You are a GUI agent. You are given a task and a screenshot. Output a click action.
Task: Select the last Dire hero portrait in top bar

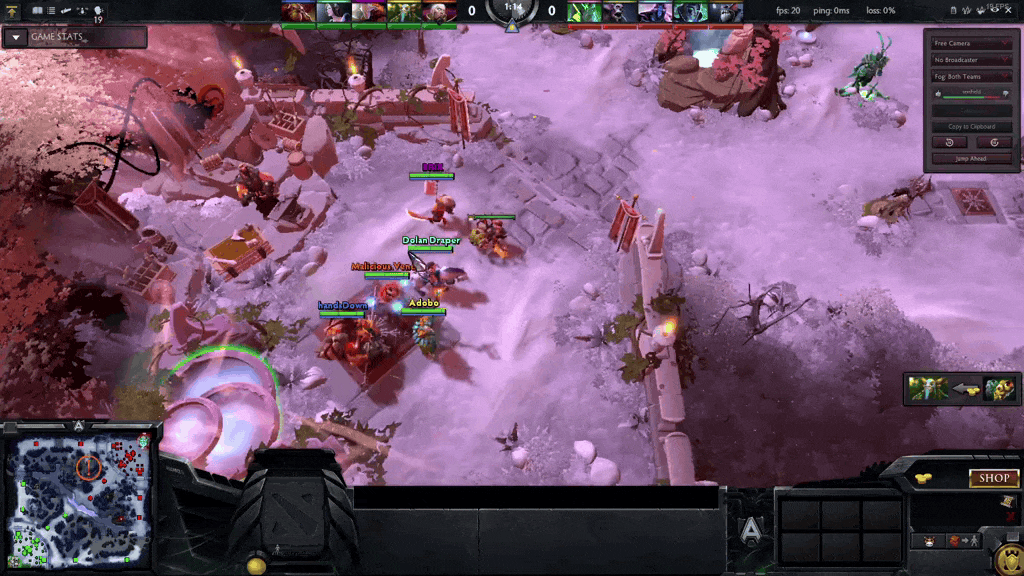727,12
